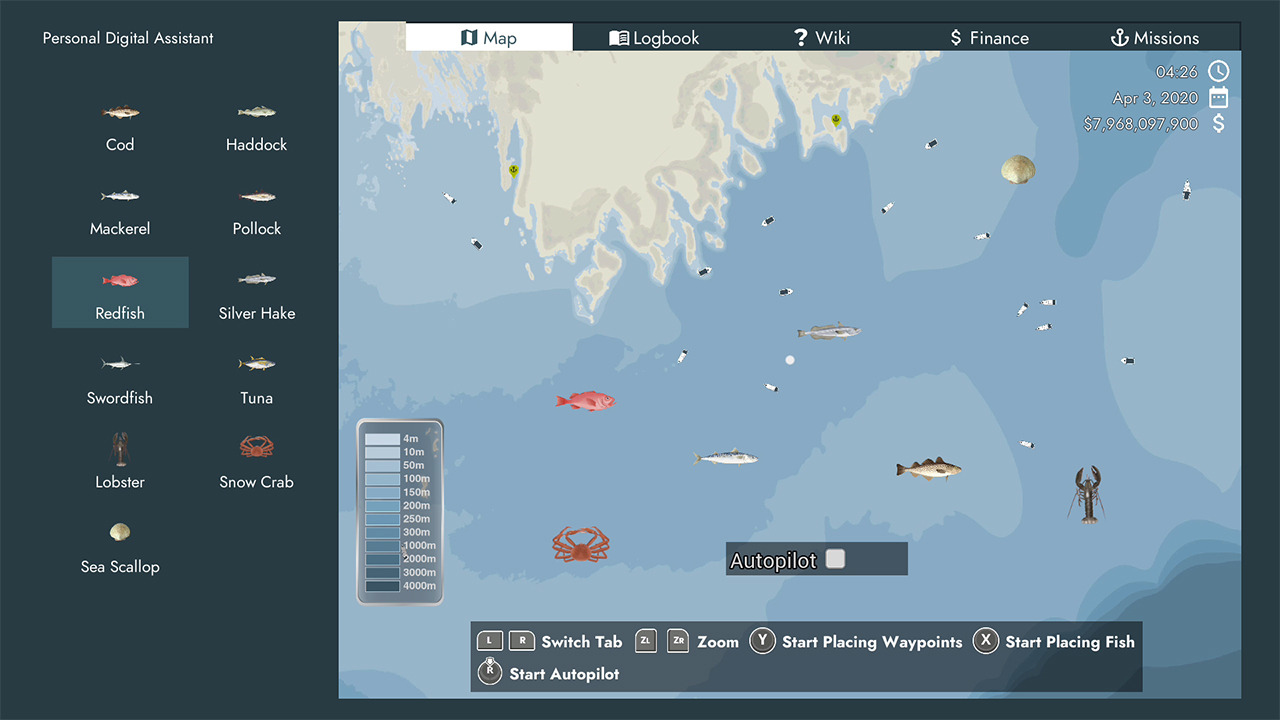Pick the Silver Hake species icon
The width and height of the screenshot is (1280, 720).
256,280
